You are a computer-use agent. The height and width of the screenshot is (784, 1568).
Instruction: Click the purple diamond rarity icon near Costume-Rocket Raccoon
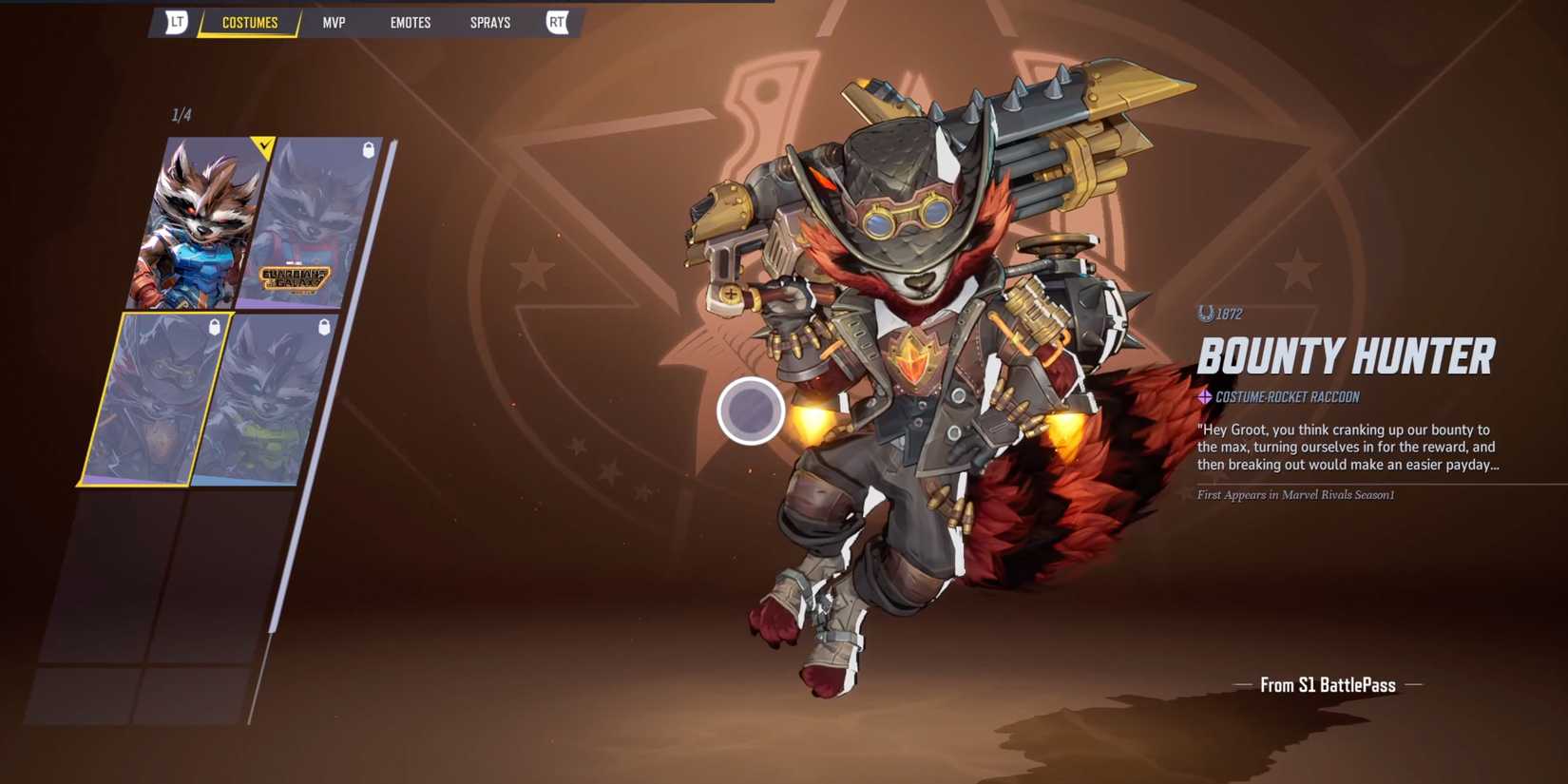1204,396
